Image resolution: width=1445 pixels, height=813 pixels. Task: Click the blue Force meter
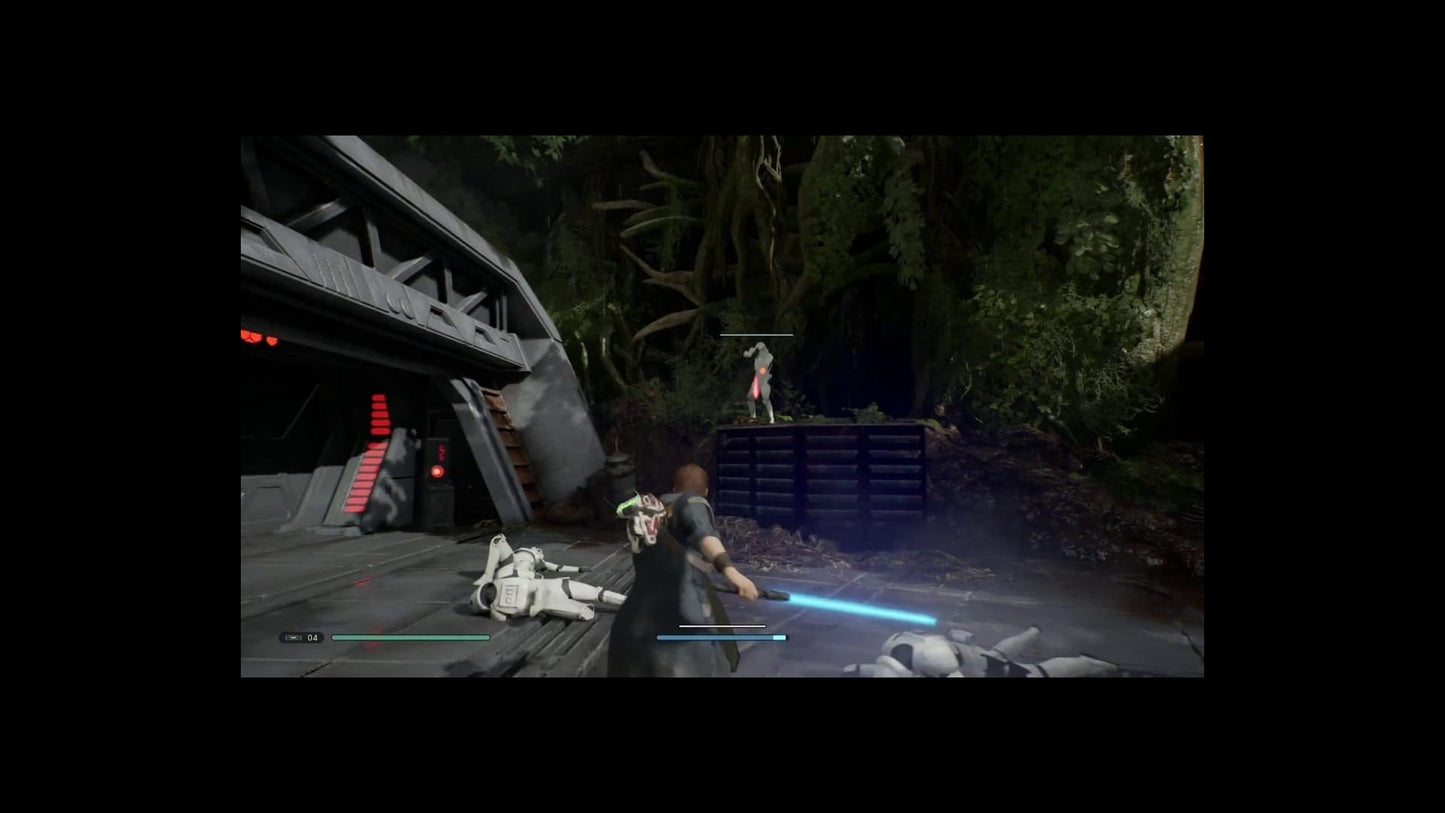[x=720, y=637]
